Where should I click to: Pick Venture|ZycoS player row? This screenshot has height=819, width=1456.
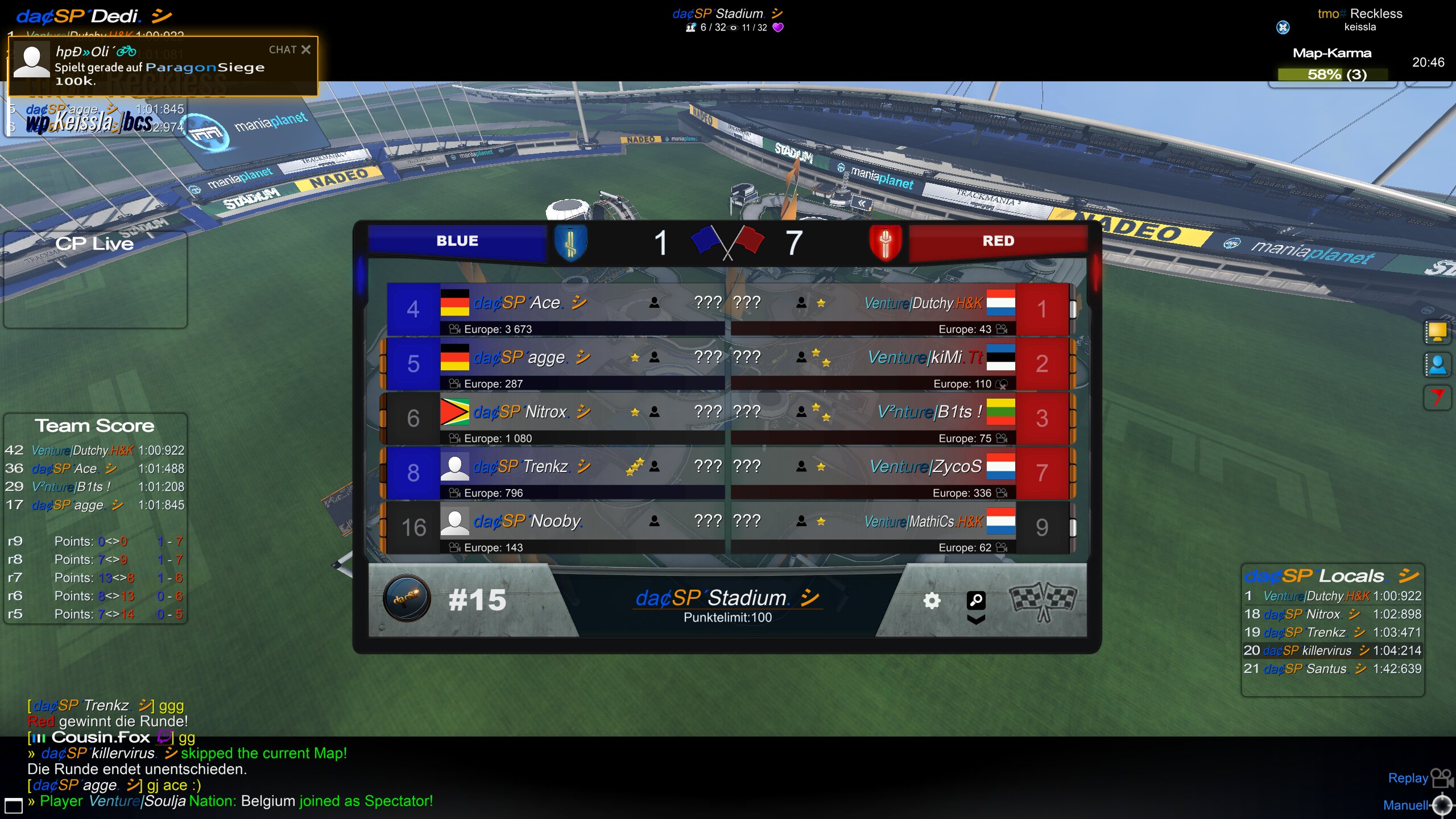click(900, 473)
